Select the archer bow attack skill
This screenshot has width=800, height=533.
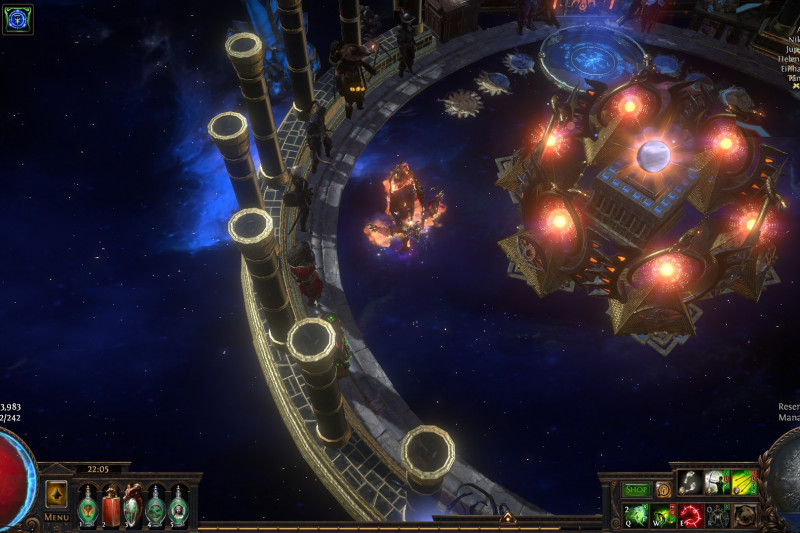(x=717, y=483)
